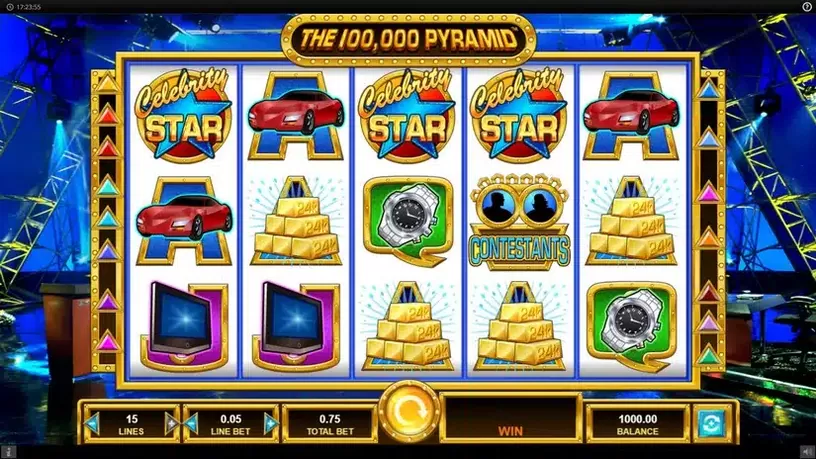This screenshot has height=459, width=816.
Task: Spin the reels with the gold button
Action: (x=407, y=412)
